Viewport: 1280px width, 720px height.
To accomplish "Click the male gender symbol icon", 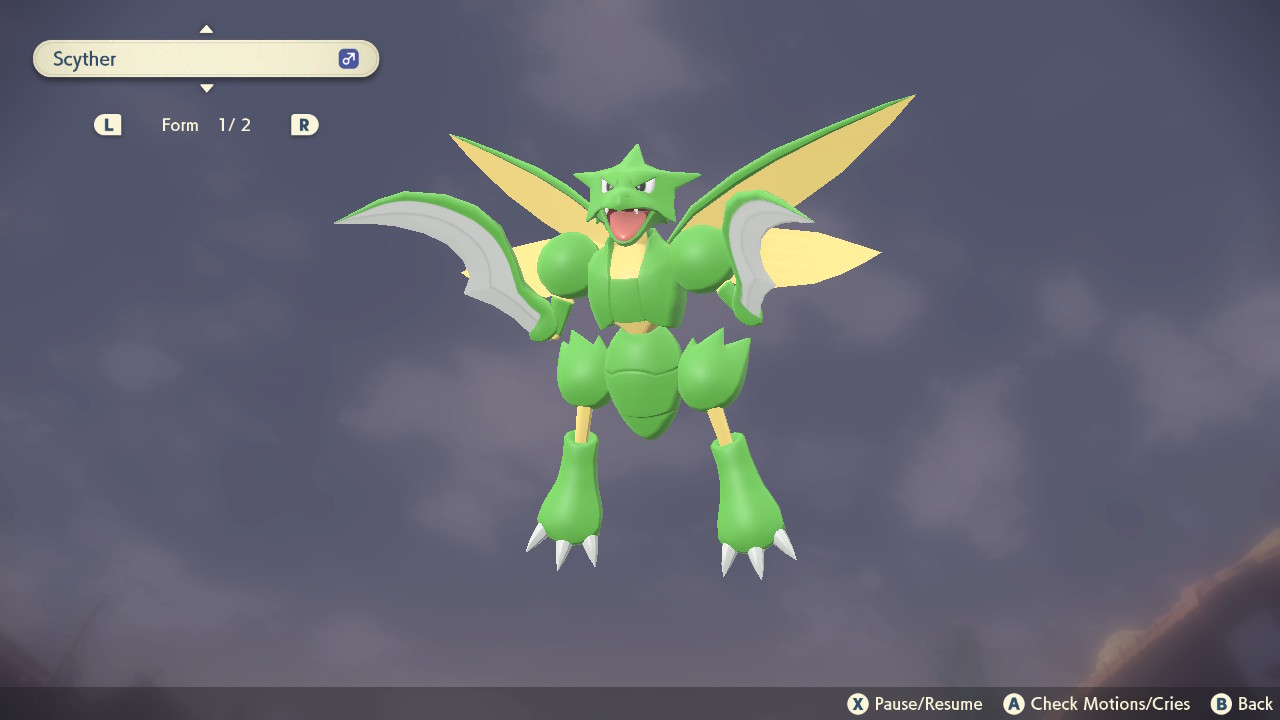I will 347,59.
